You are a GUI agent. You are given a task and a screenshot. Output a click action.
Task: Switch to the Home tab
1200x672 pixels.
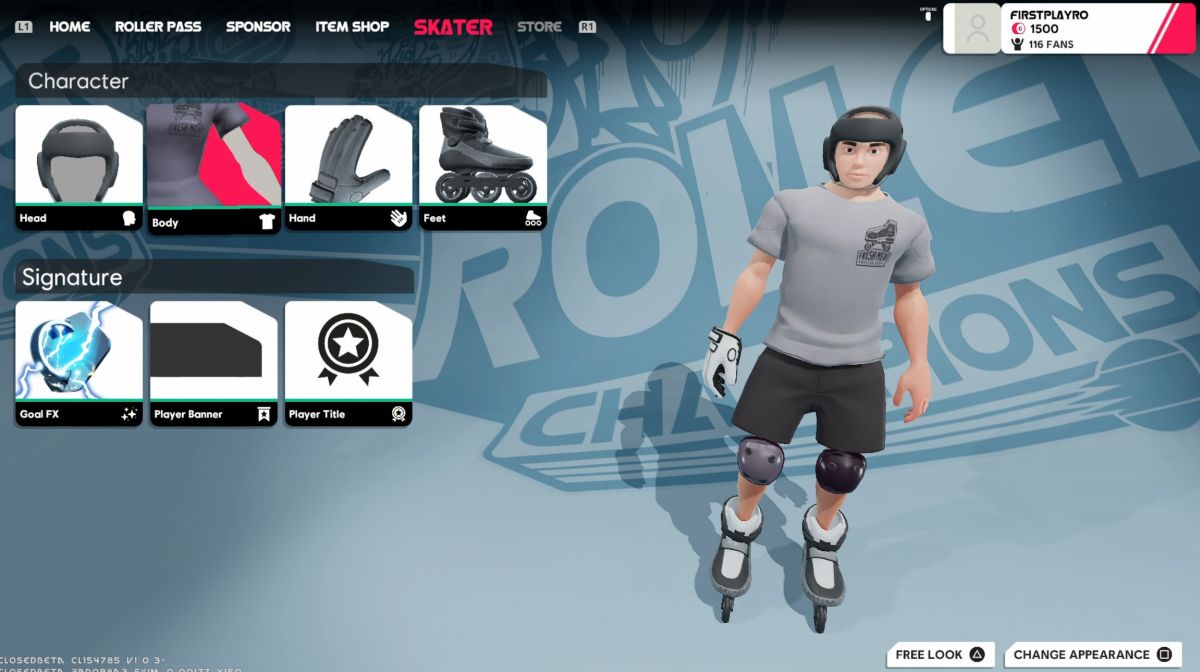69,27
